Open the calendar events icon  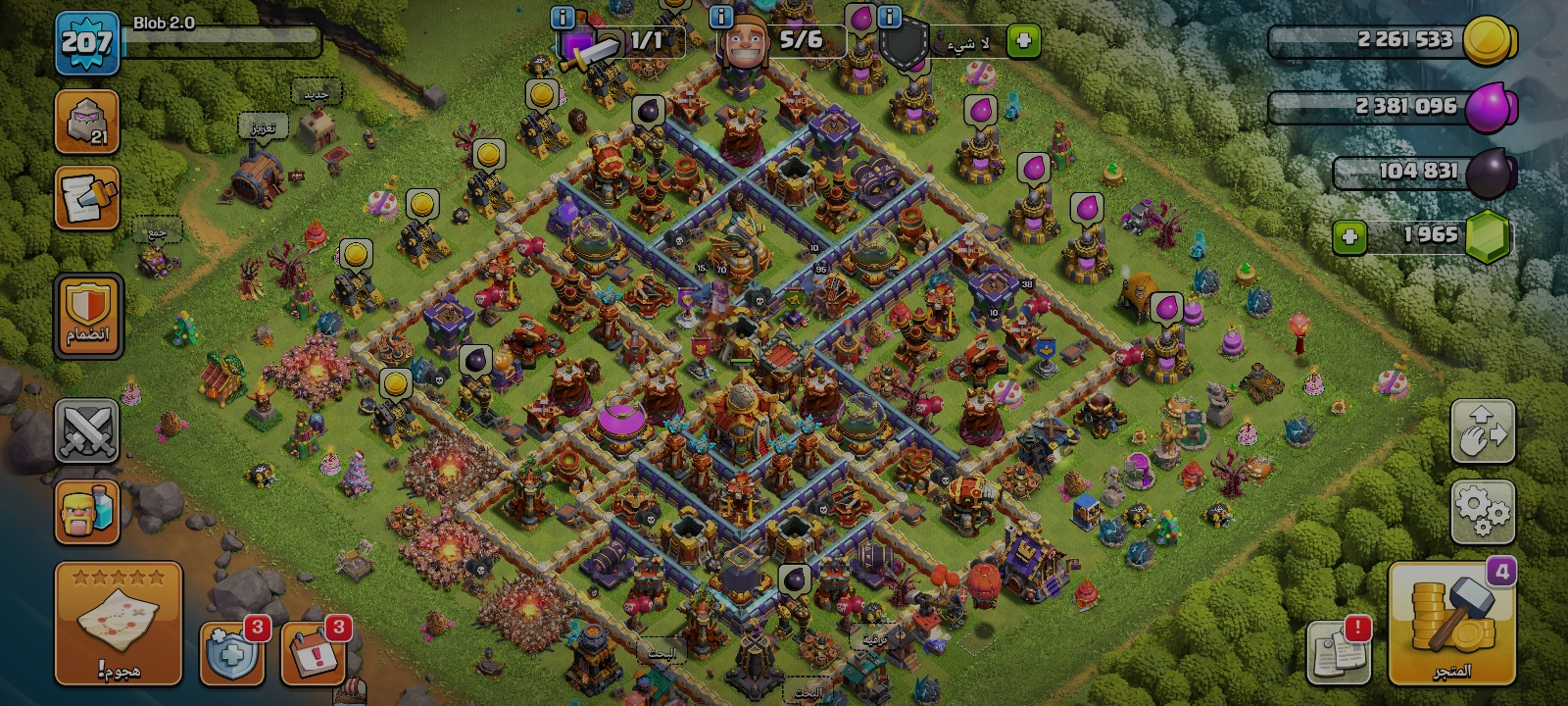[314, 653]
